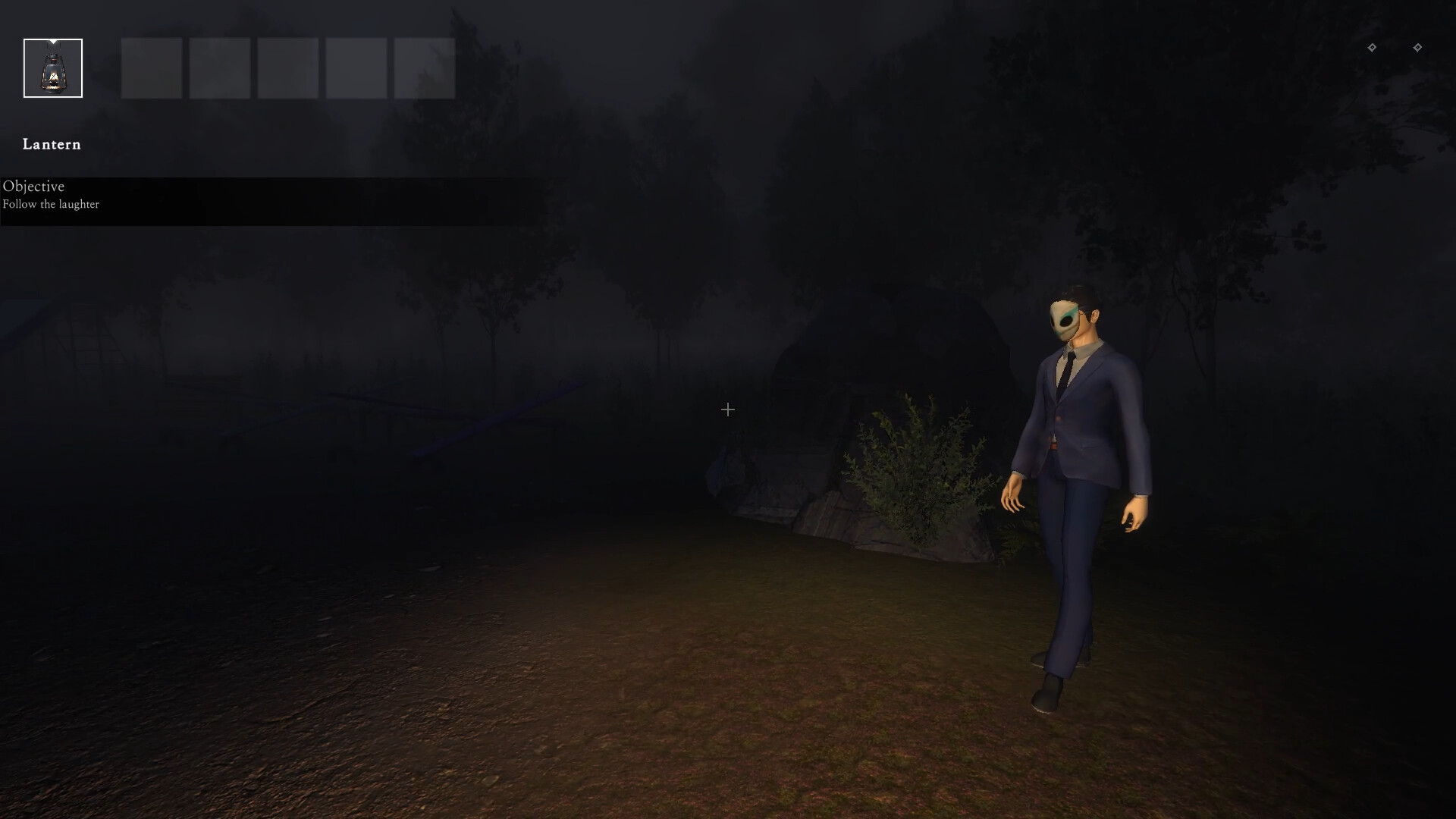The width and height of the screenshot is (1456, 819).
Task: Click the last empty hotbar slot
Action: [x=424, y=68]
